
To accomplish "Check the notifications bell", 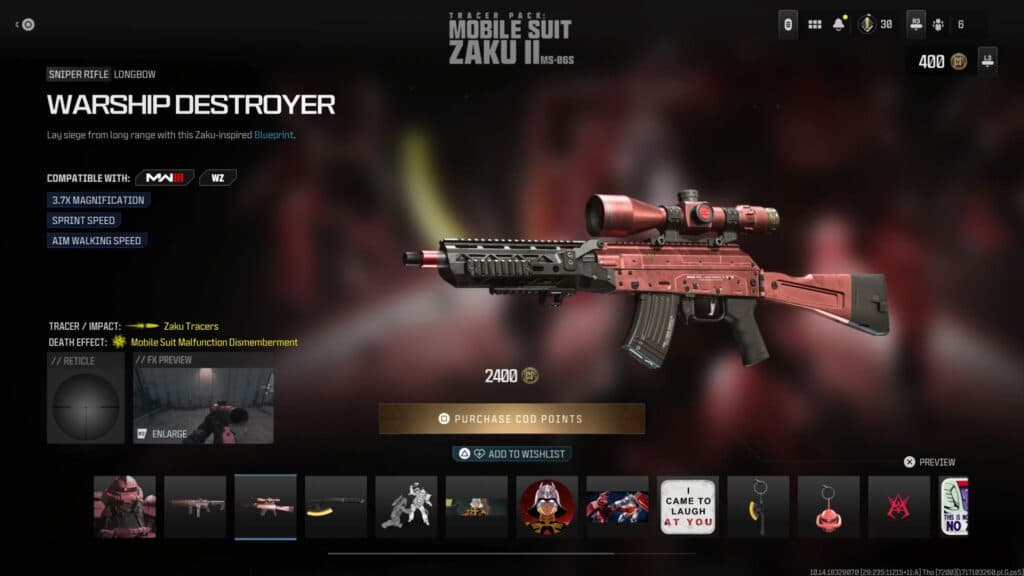I will pos(840,24).
